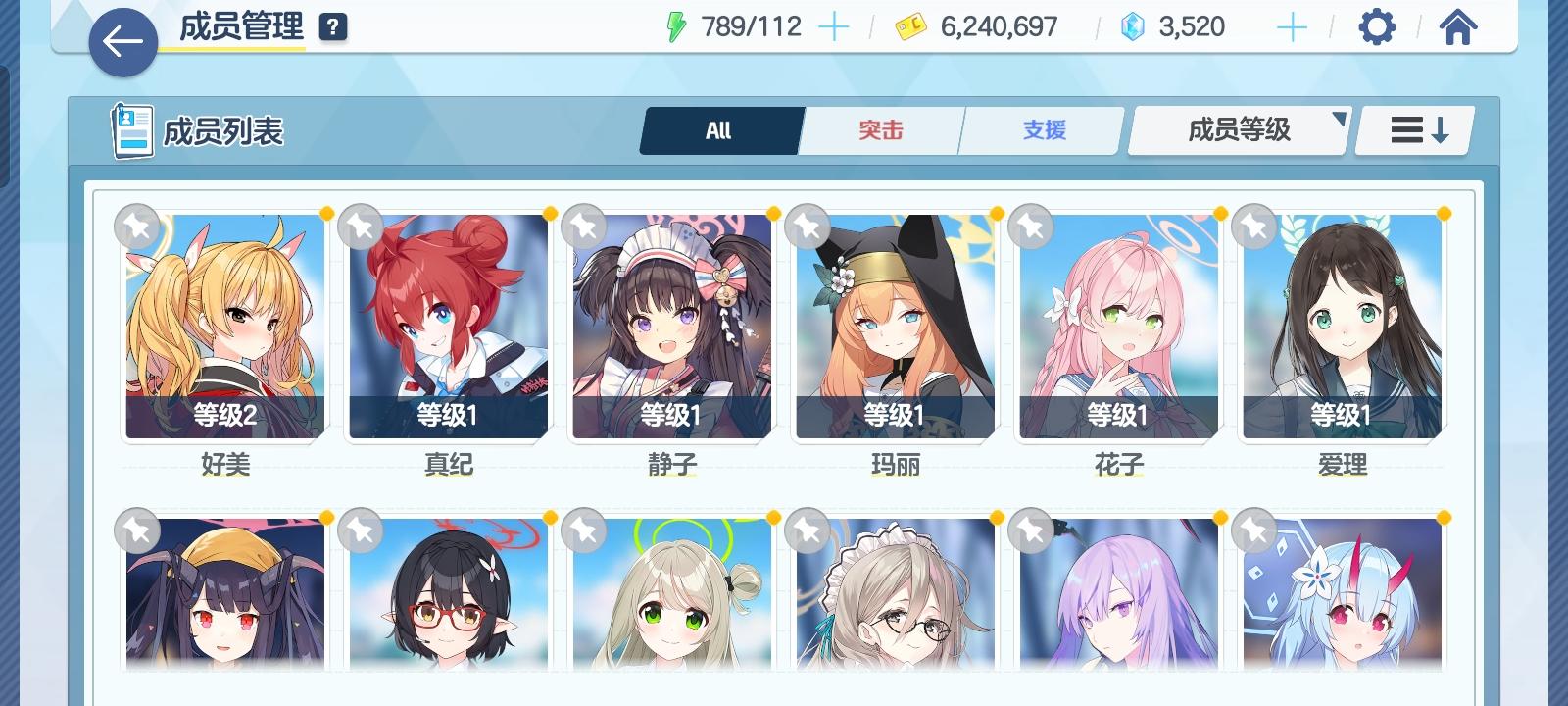The height and width of the screenshot is (706, 1568).
Task: Open the settings gear icon
Action: (1377, 26)
